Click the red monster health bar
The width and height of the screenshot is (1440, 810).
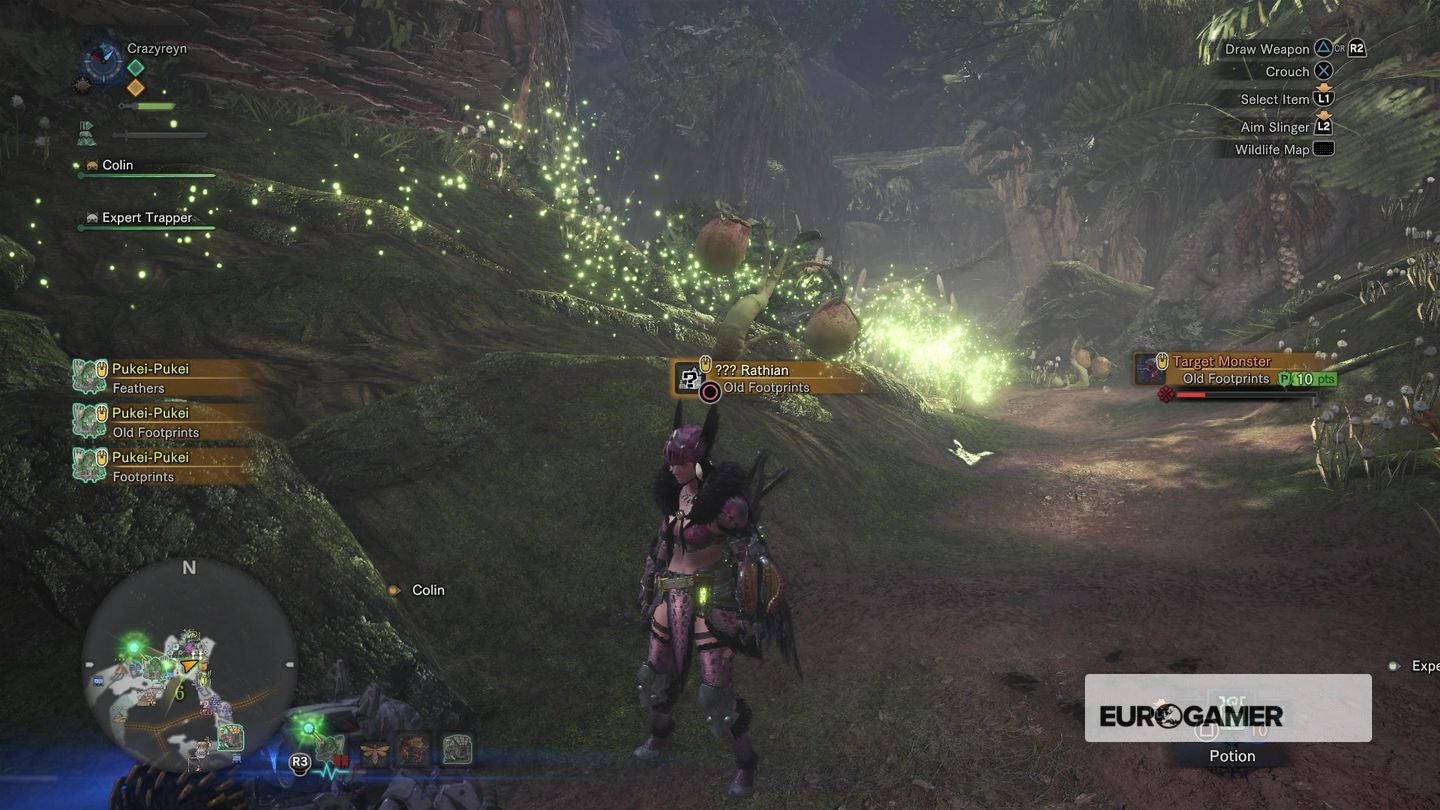point(1200,393)
